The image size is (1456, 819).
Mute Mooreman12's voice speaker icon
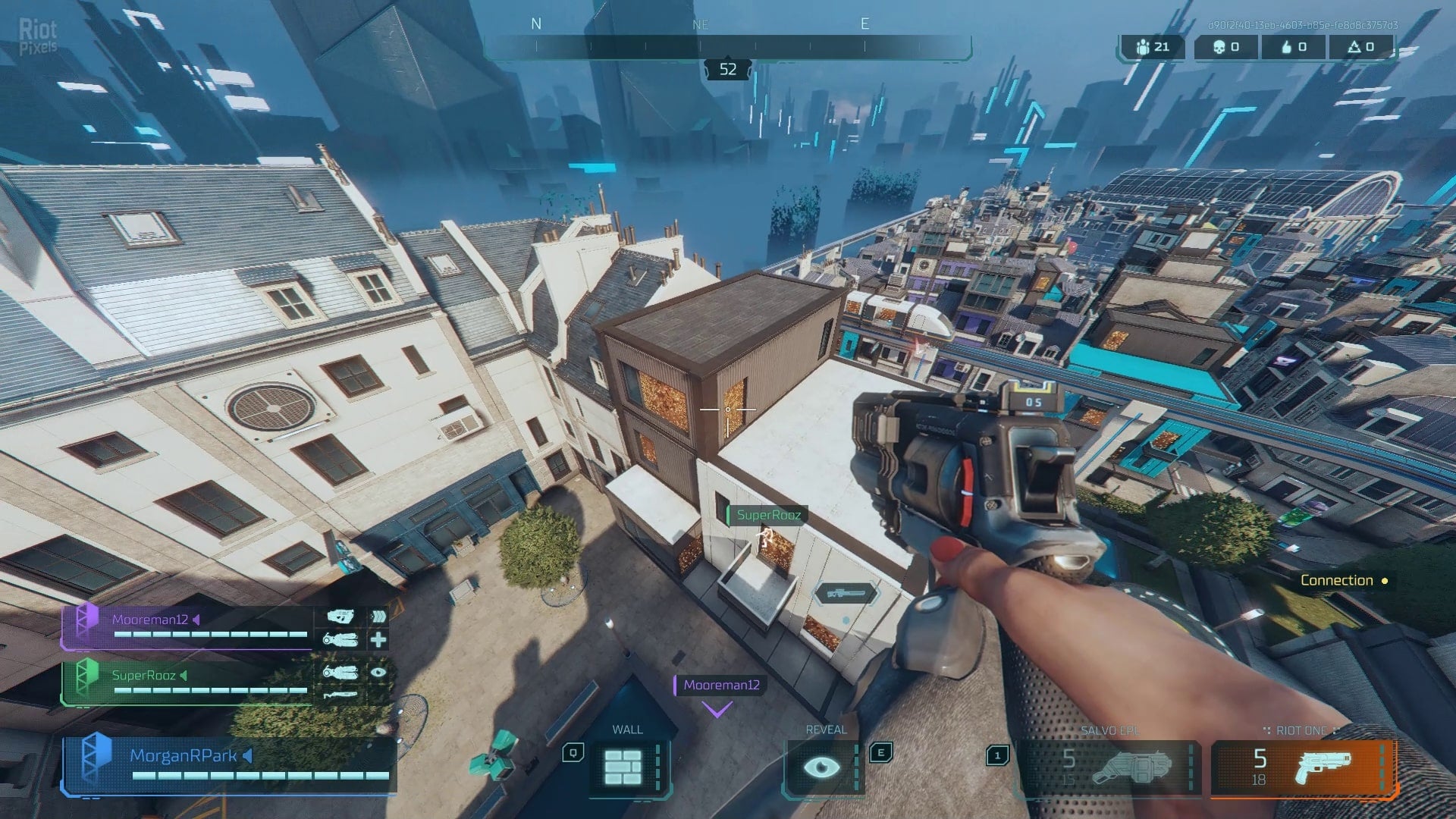pyautogui.click(x=197, y=619)
